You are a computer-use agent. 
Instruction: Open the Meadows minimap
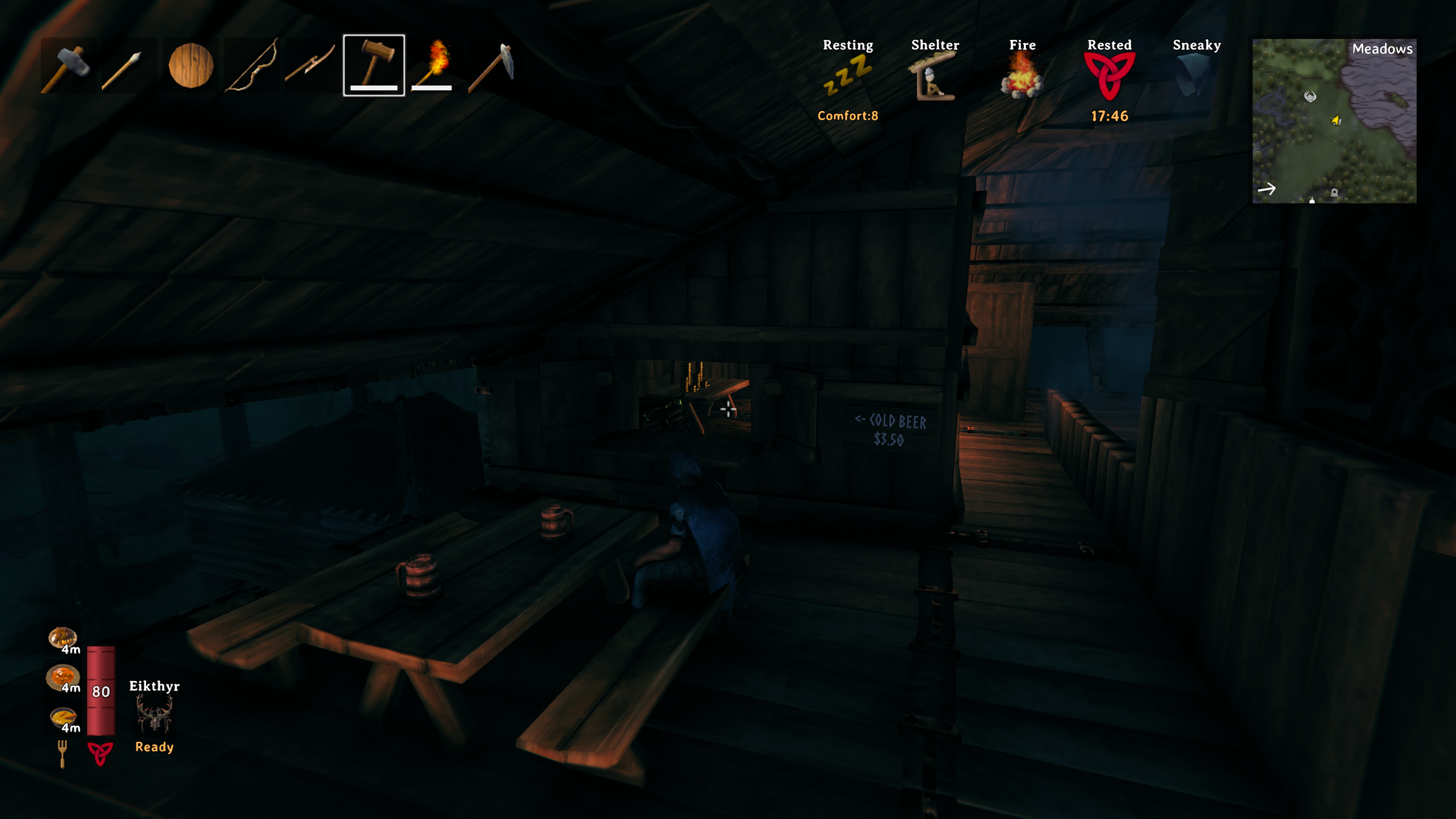click(x=1334, y=121)
